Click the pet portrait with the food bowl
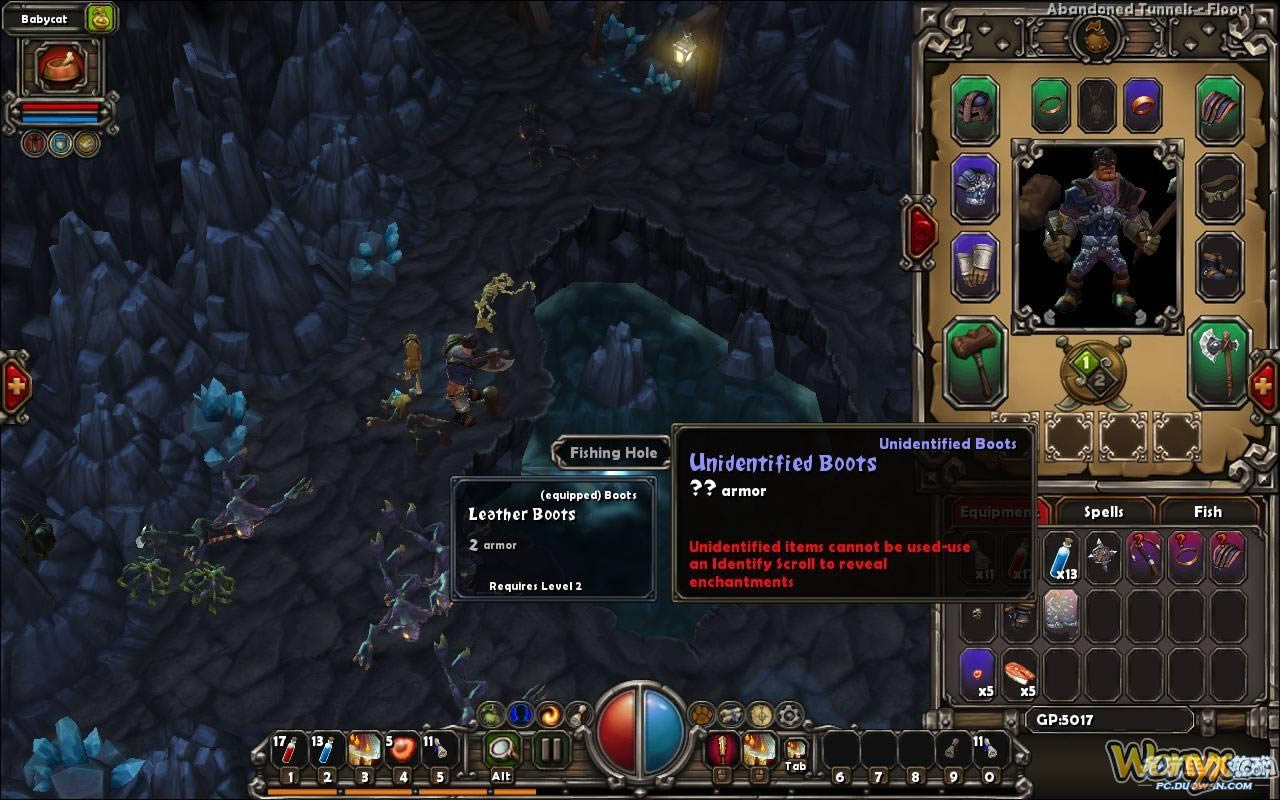This screenshot has height=800, width=1280. (x=61, y=66)
